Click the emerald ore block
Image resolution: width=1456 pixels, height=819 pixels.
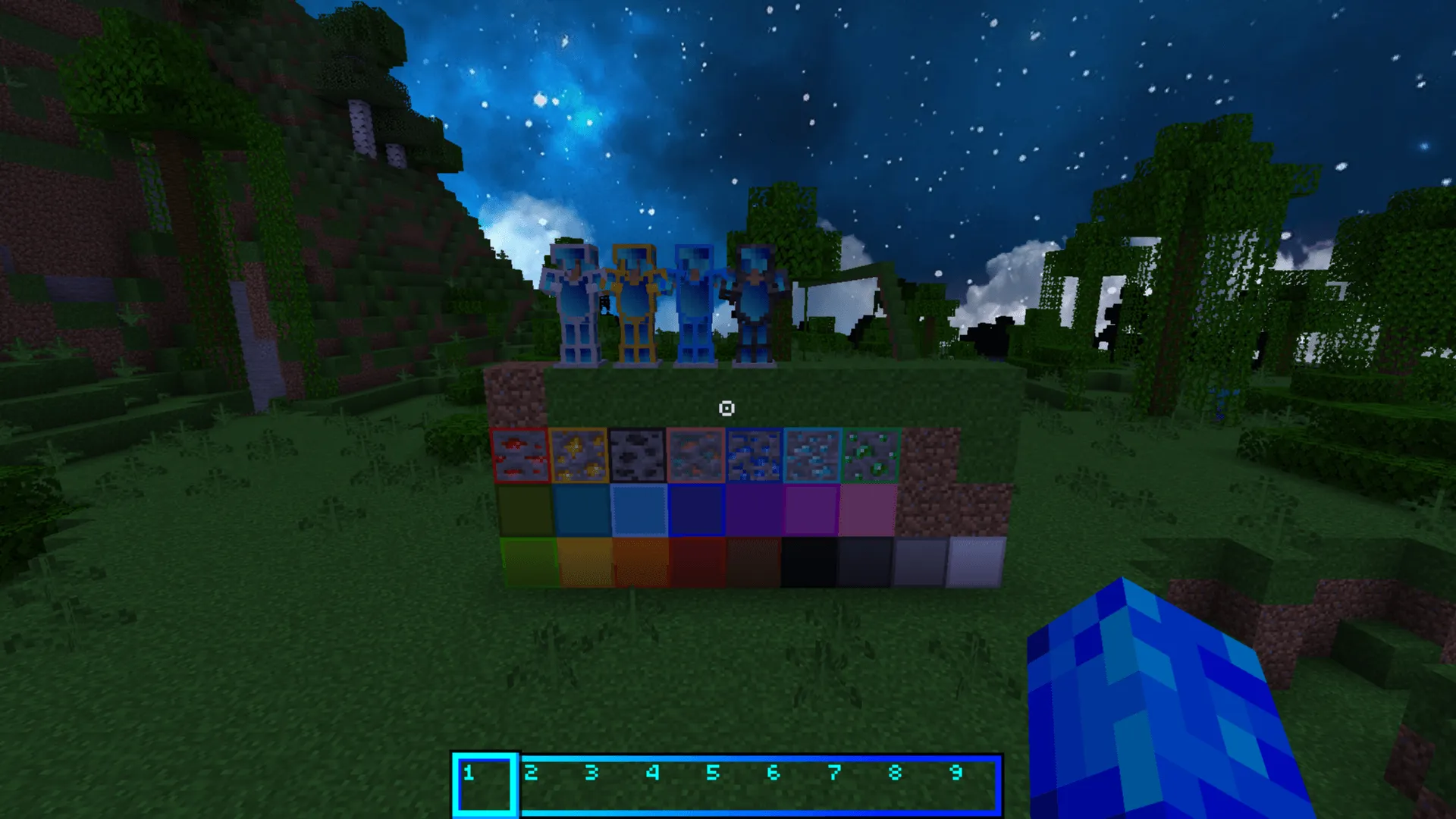(868, 455)
